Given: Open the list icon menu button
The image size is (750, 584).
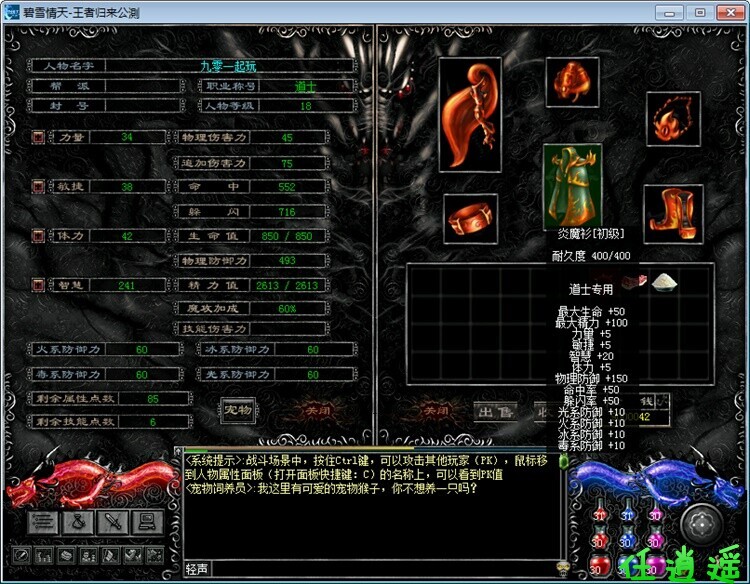Looking at the screenshot, I should 44,520.
